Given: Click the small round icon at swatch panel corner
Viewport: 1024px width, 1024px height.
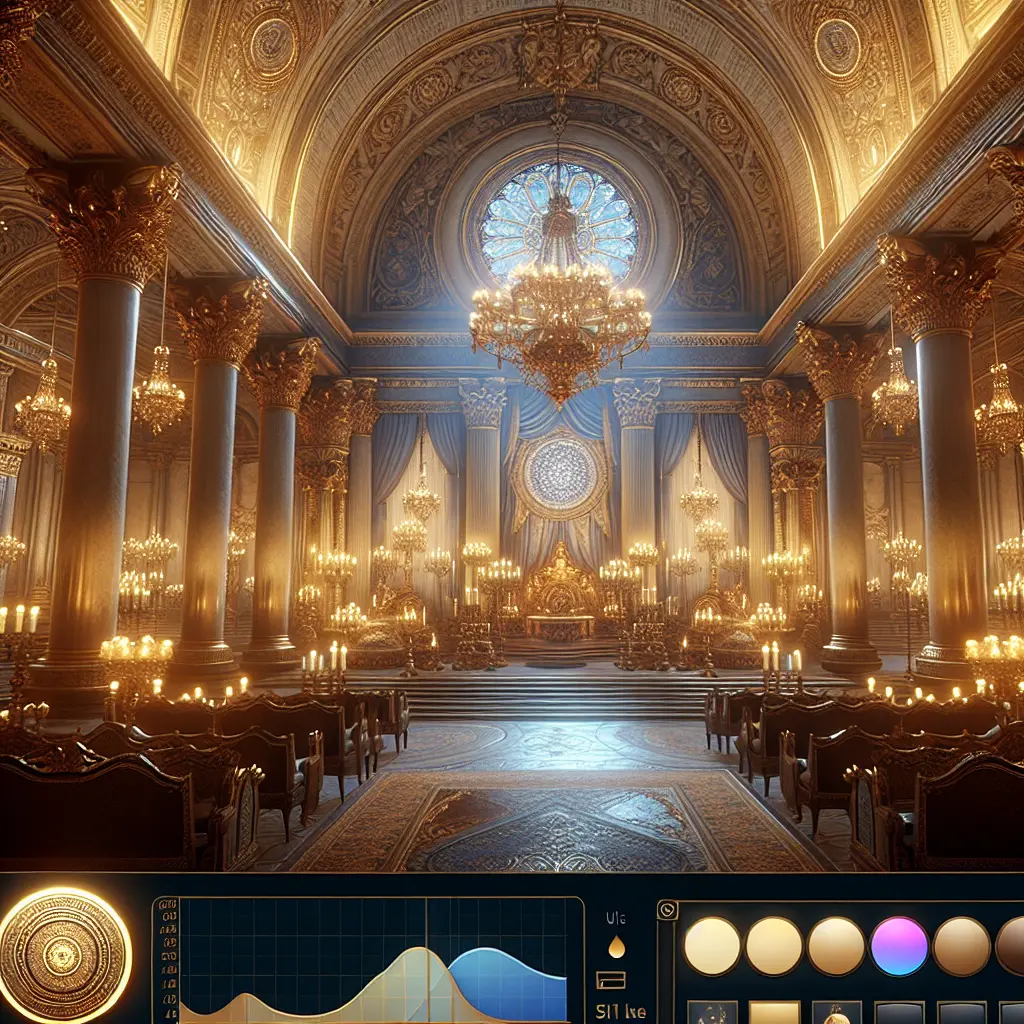Looking at the screenshot, I should pyautogui.click(x=667, y=911).
